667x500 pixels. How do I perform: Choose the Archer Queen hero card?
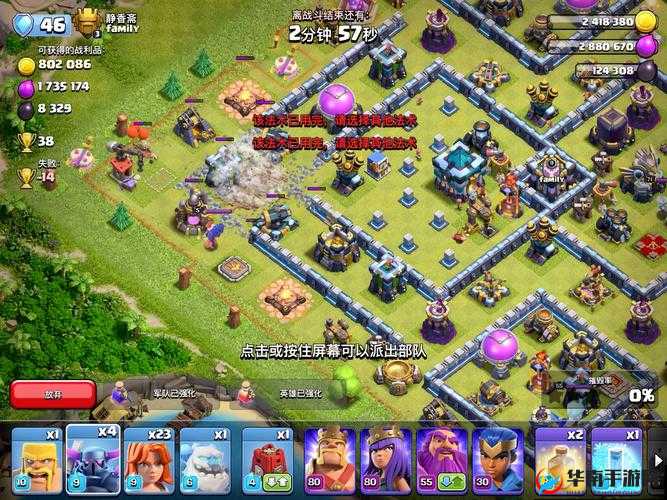pos(387,462)
